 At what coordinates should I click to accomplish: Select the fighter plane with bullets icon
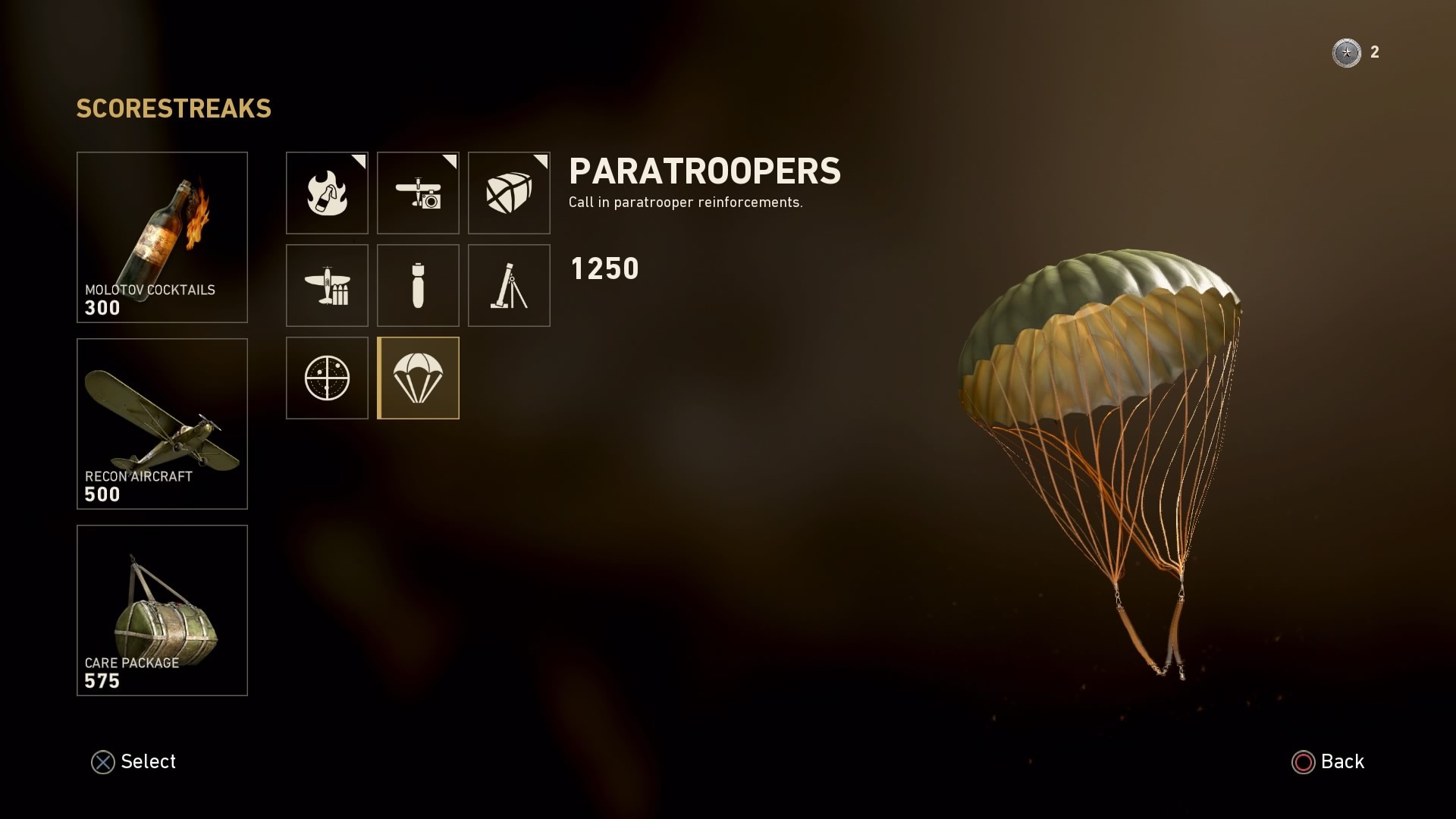coord(327,285)
